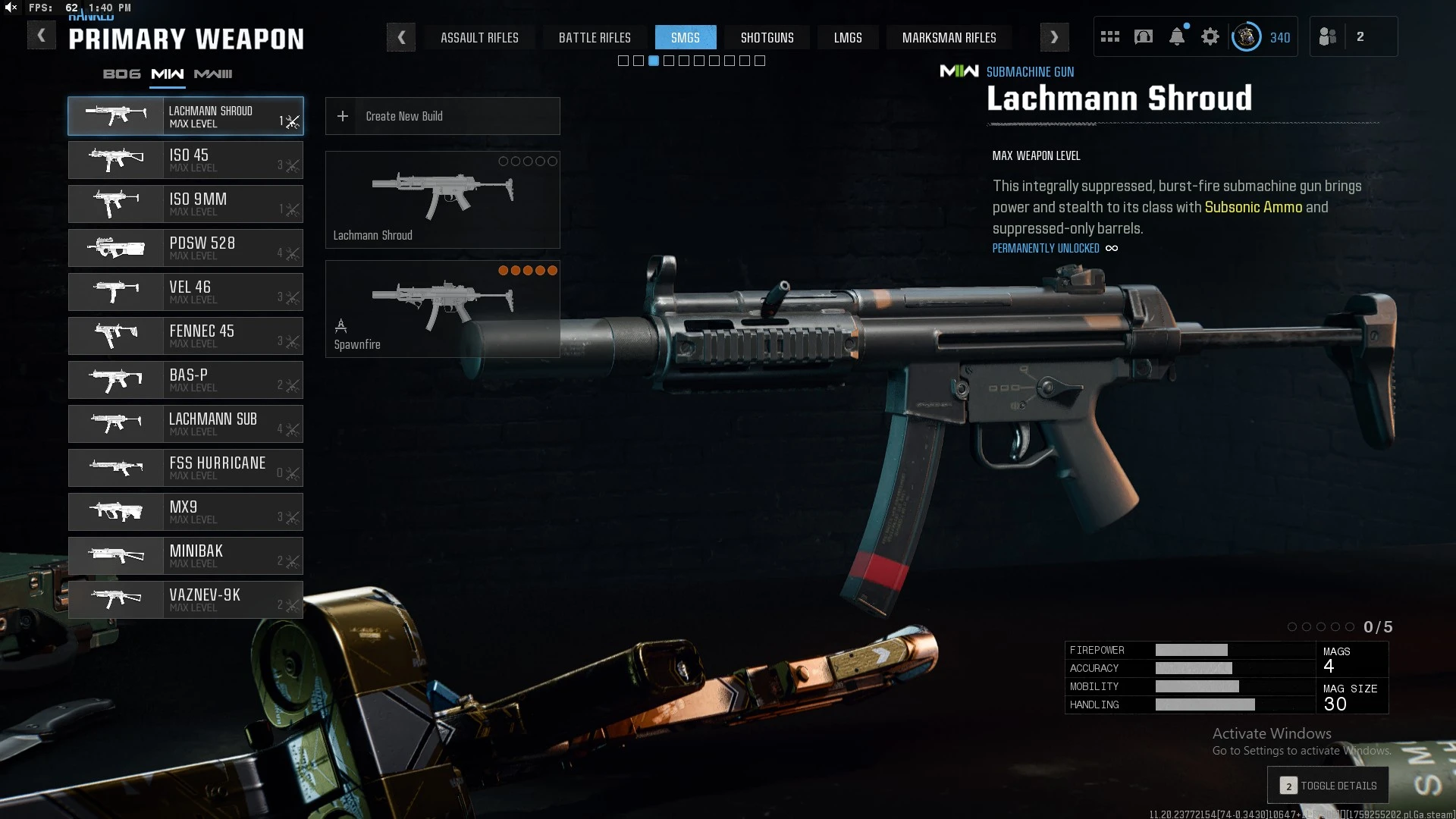The height and width of the screenshot is (819, 1456).
Task: Choose the MWIII weapon filter
Action: (213, 74)
